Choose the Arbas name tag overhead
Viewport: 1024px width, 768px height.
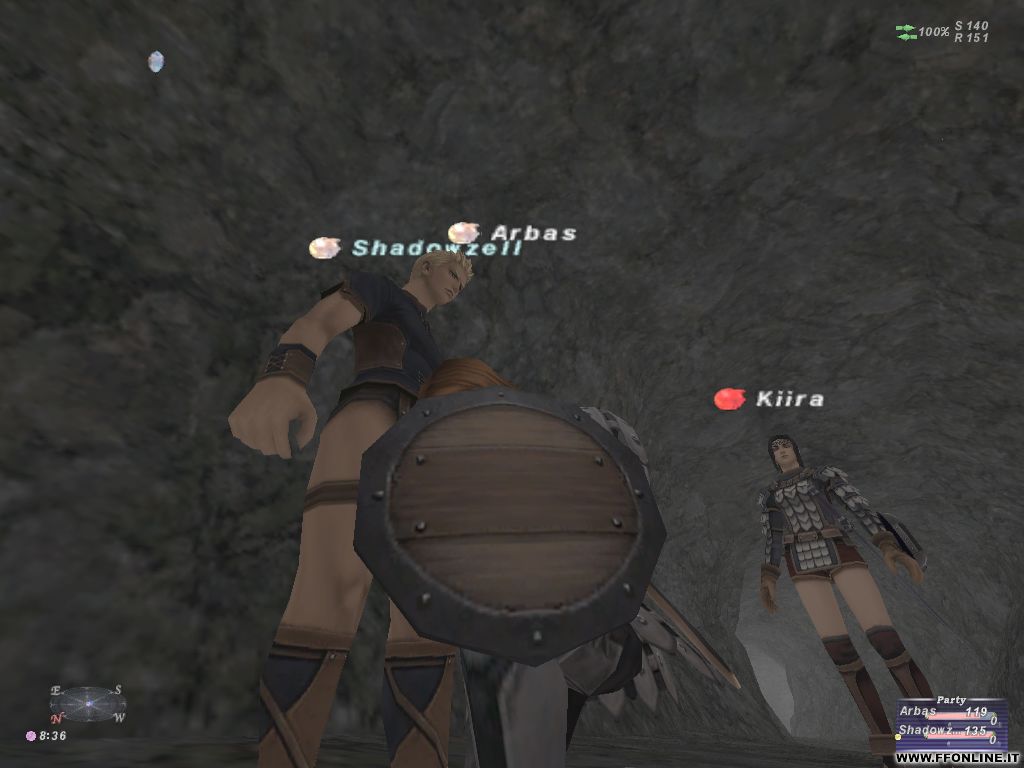533,234
